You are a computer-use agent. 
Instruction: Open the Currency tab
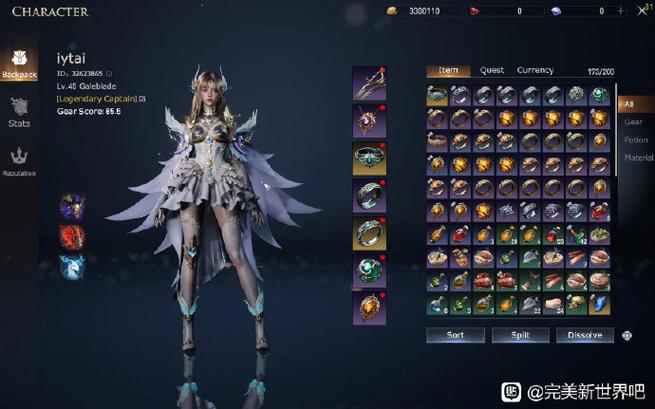click(x=535, y=71)
